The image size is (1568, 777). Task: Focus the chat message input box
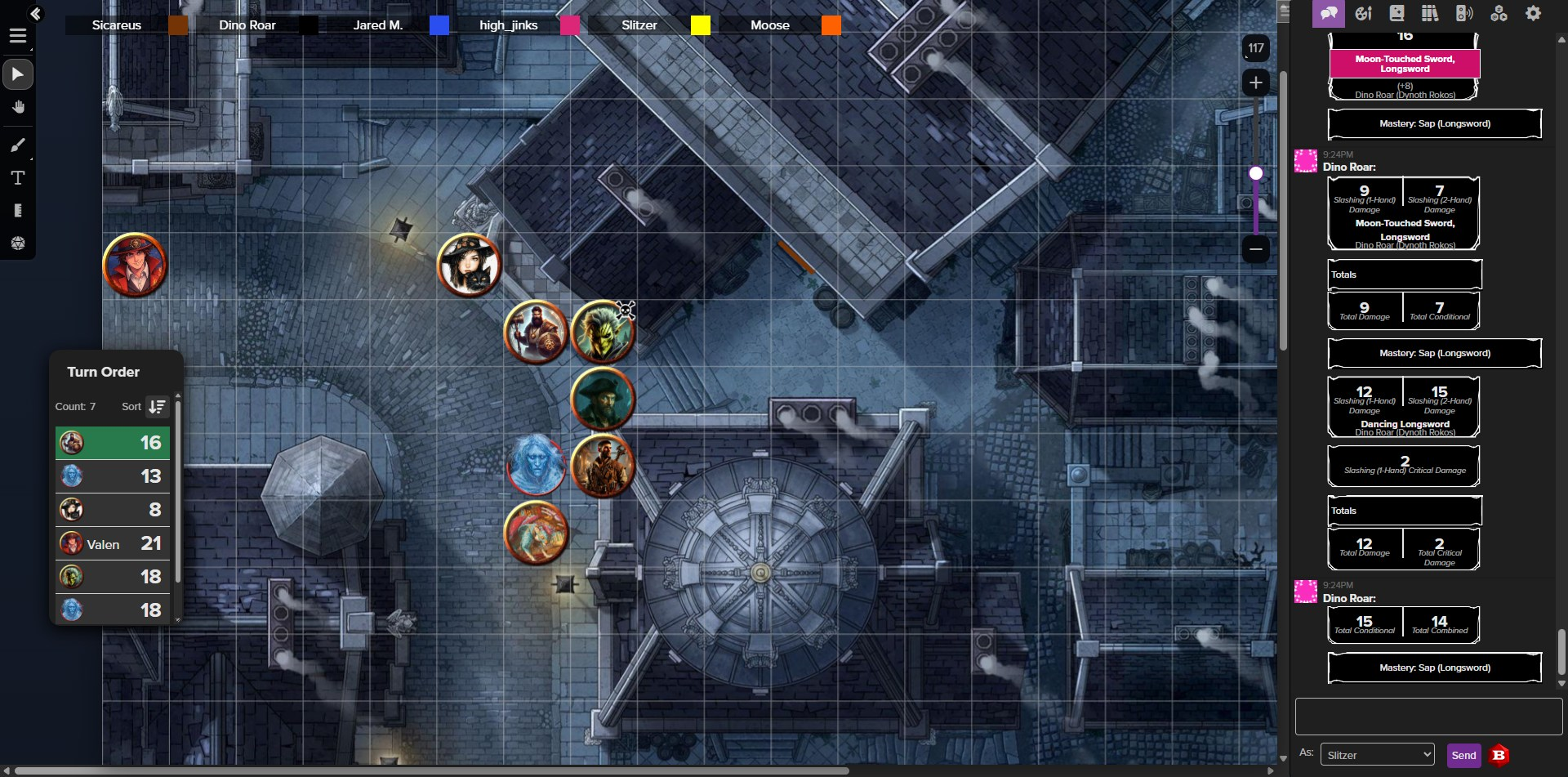tap(1428, 717)
